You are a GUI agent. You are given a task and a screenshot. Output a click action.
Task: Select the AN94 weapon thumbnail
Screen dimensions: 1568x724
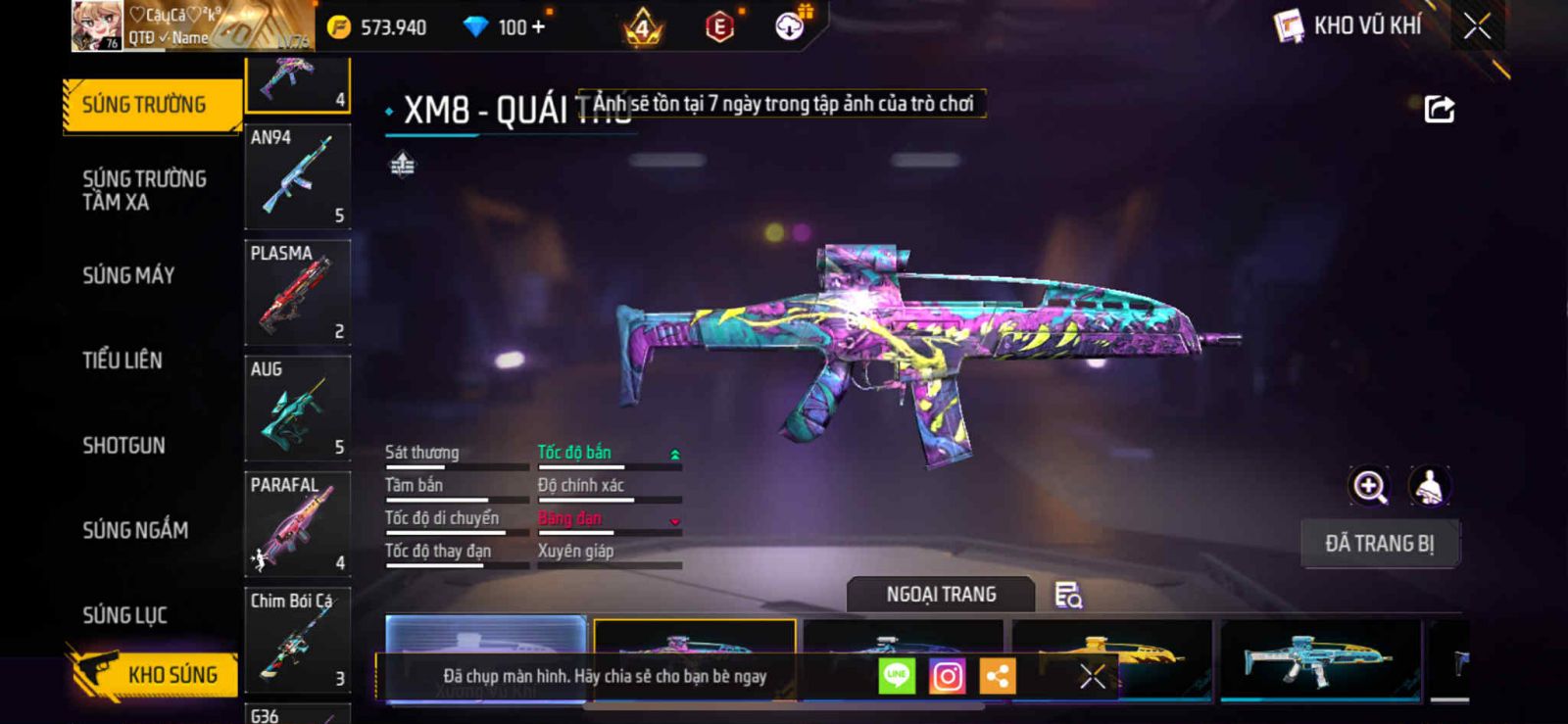tap(297, 176)
